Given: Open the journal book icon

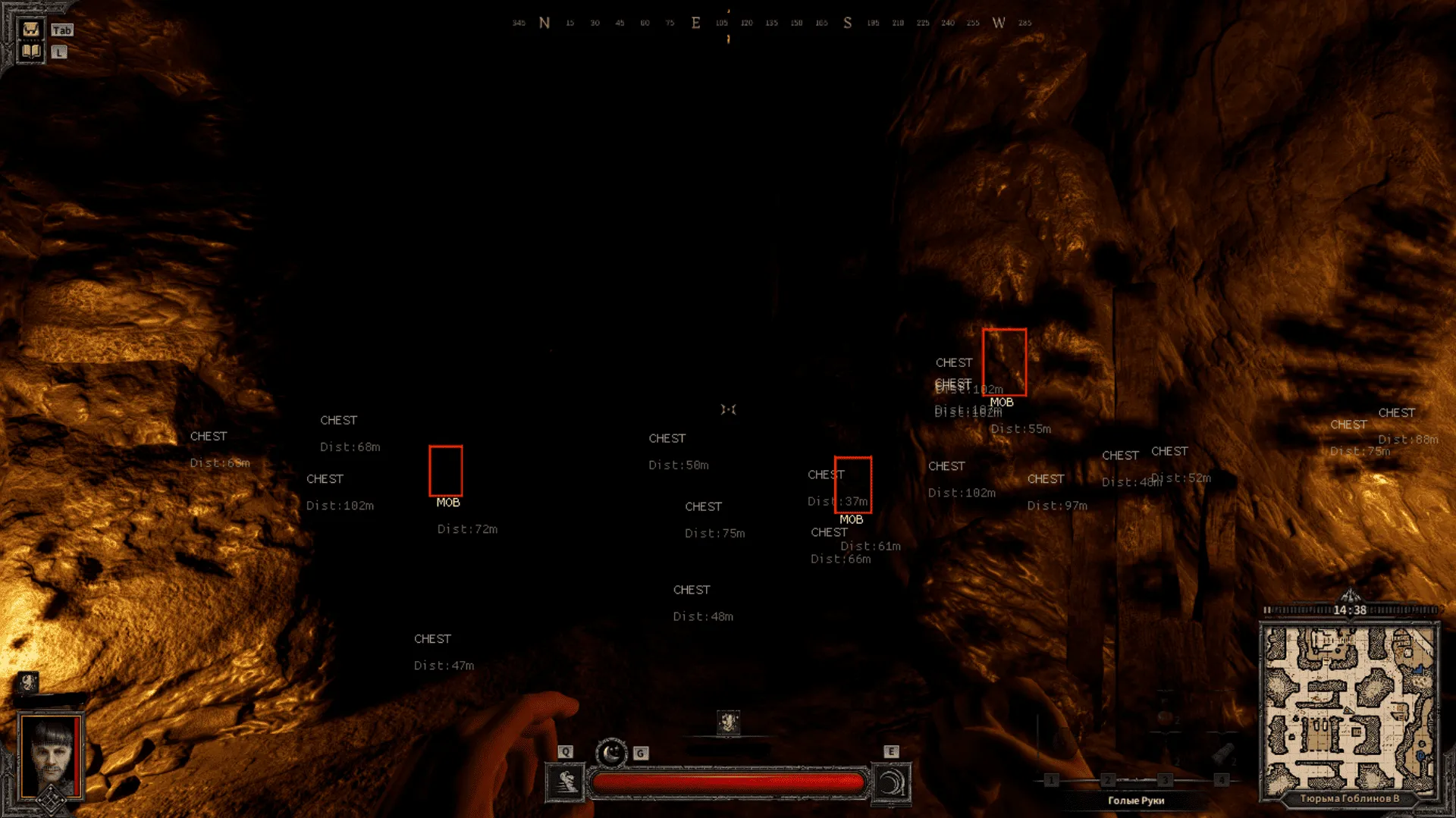Looking at the screenshot, I should (x=31, y=52).
